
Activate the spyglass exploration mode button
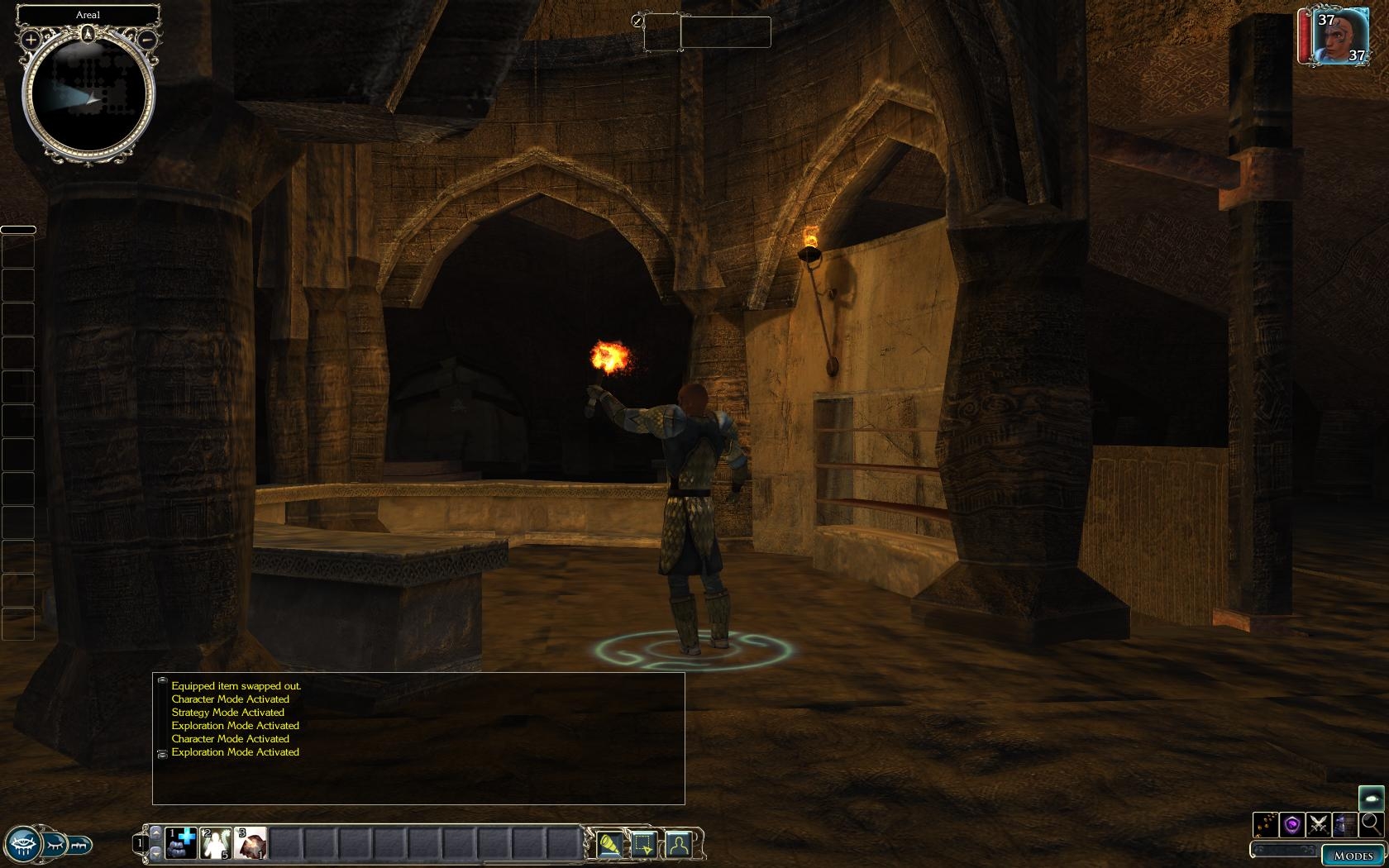(609, 844)
